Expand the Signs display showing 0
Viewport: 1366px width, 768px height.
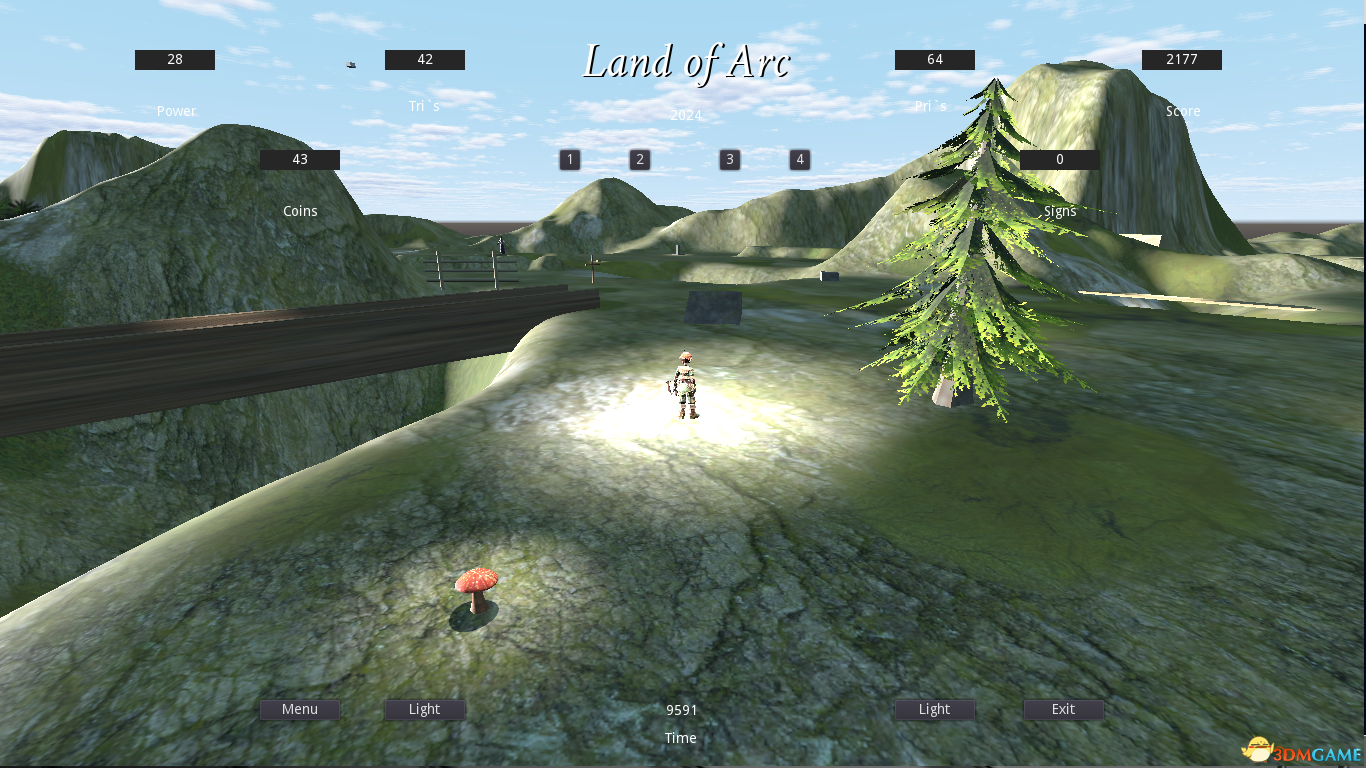[x=1059, y=159]
